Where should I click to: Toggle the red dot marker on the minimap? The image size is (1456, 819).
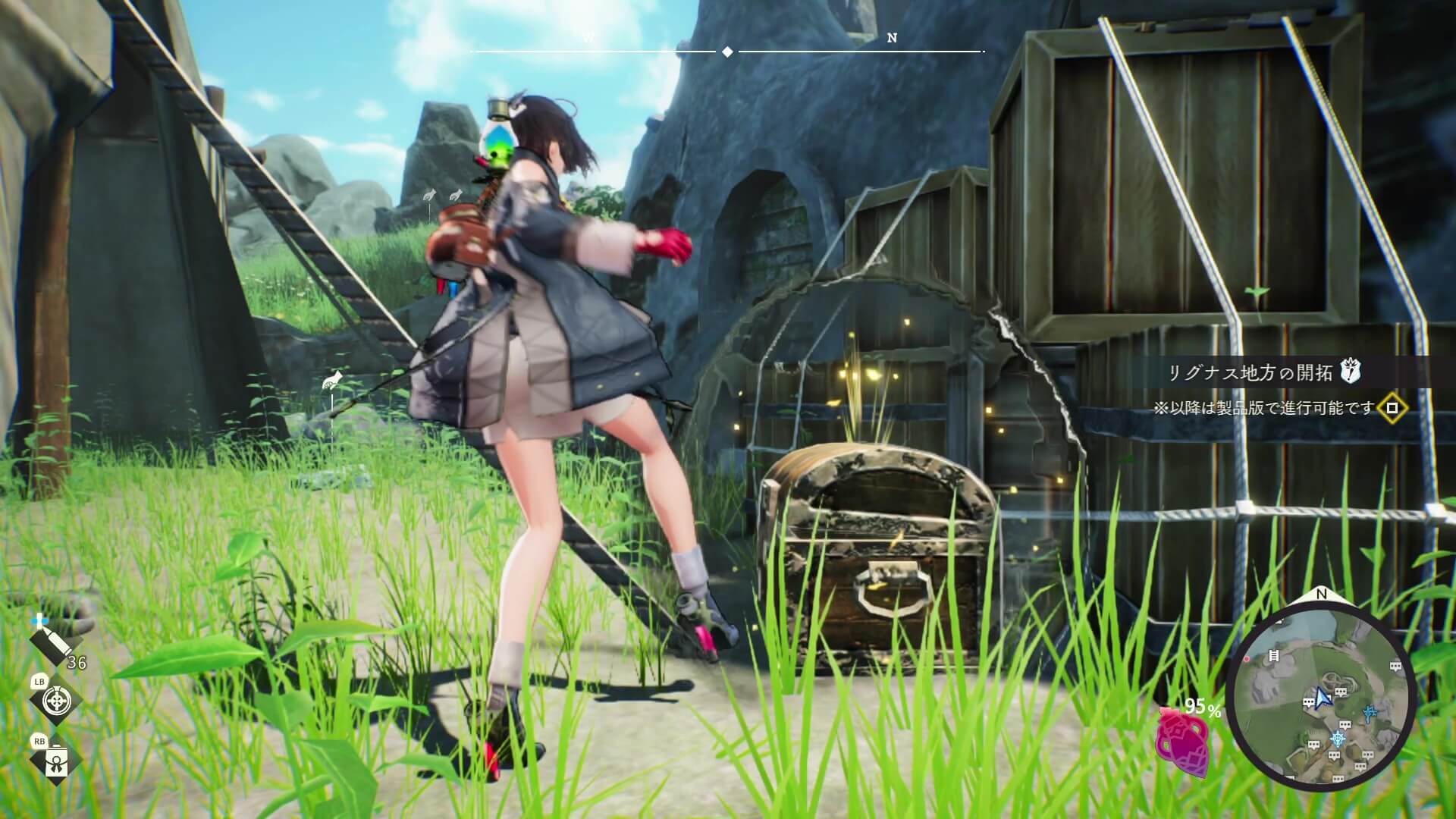[x=1247, y=660]
